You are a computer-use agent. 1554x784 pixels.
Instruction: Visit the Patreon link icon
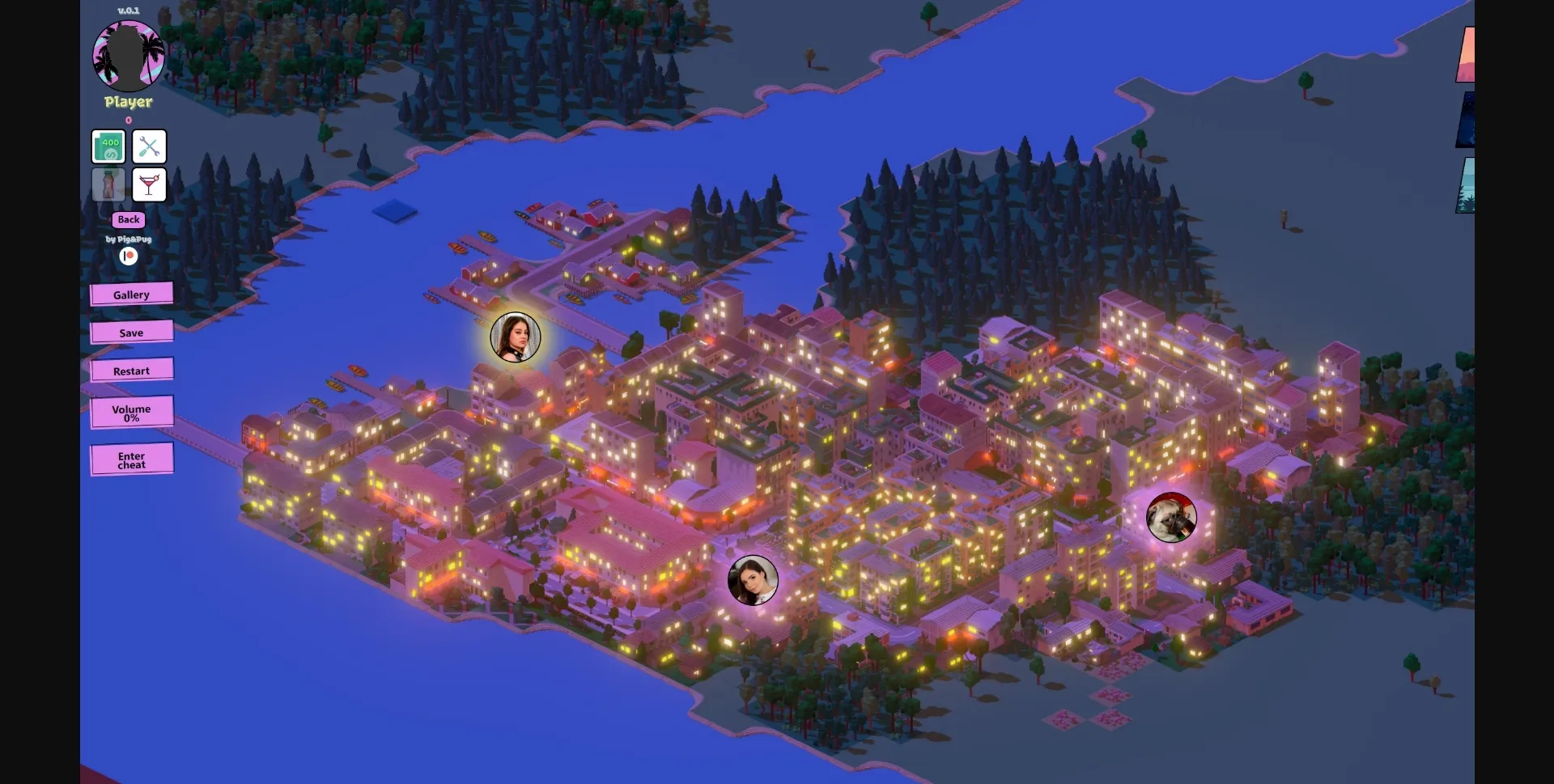coord(129,256)
